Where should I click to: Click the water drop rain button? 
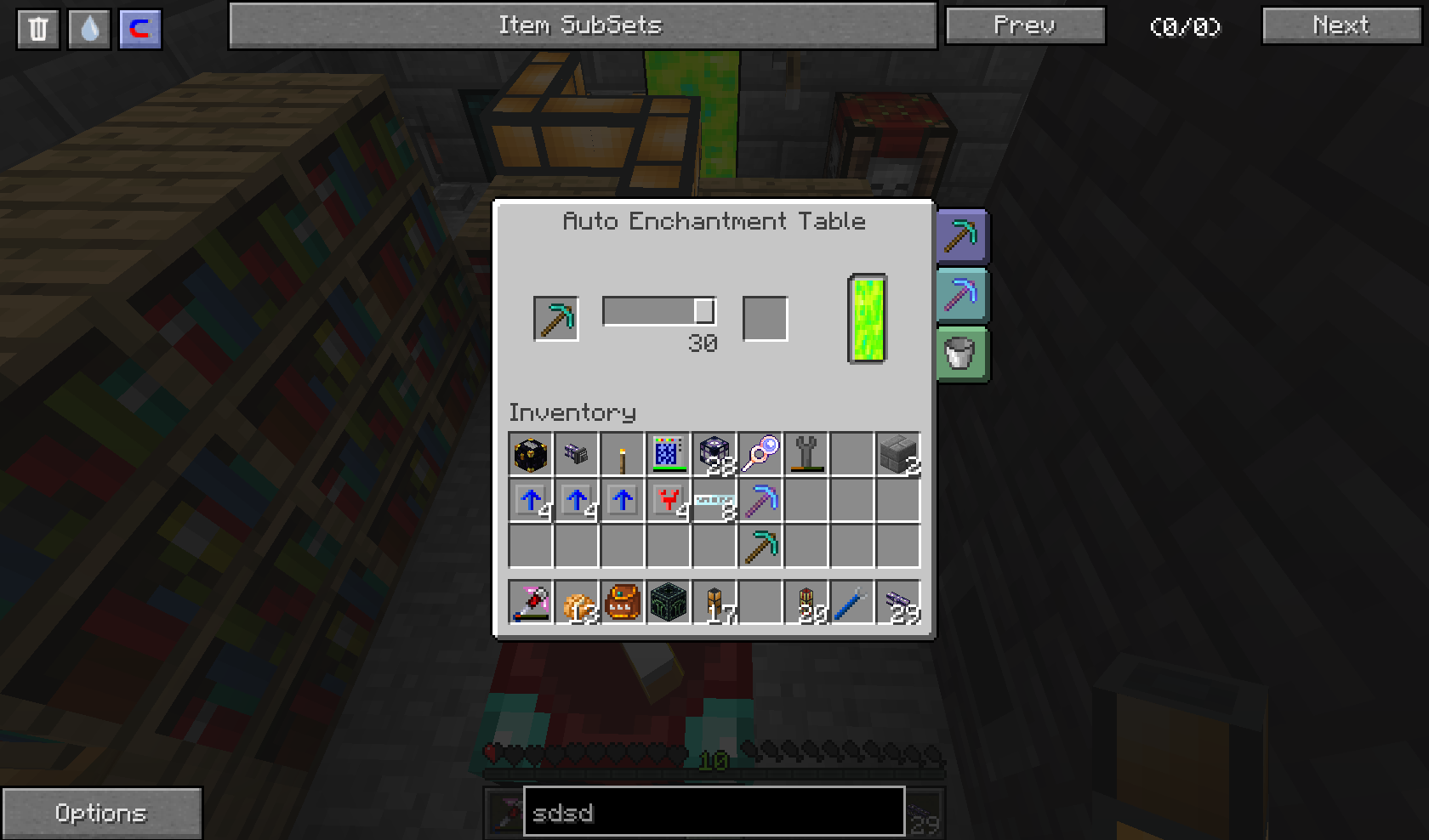point(89,29)
